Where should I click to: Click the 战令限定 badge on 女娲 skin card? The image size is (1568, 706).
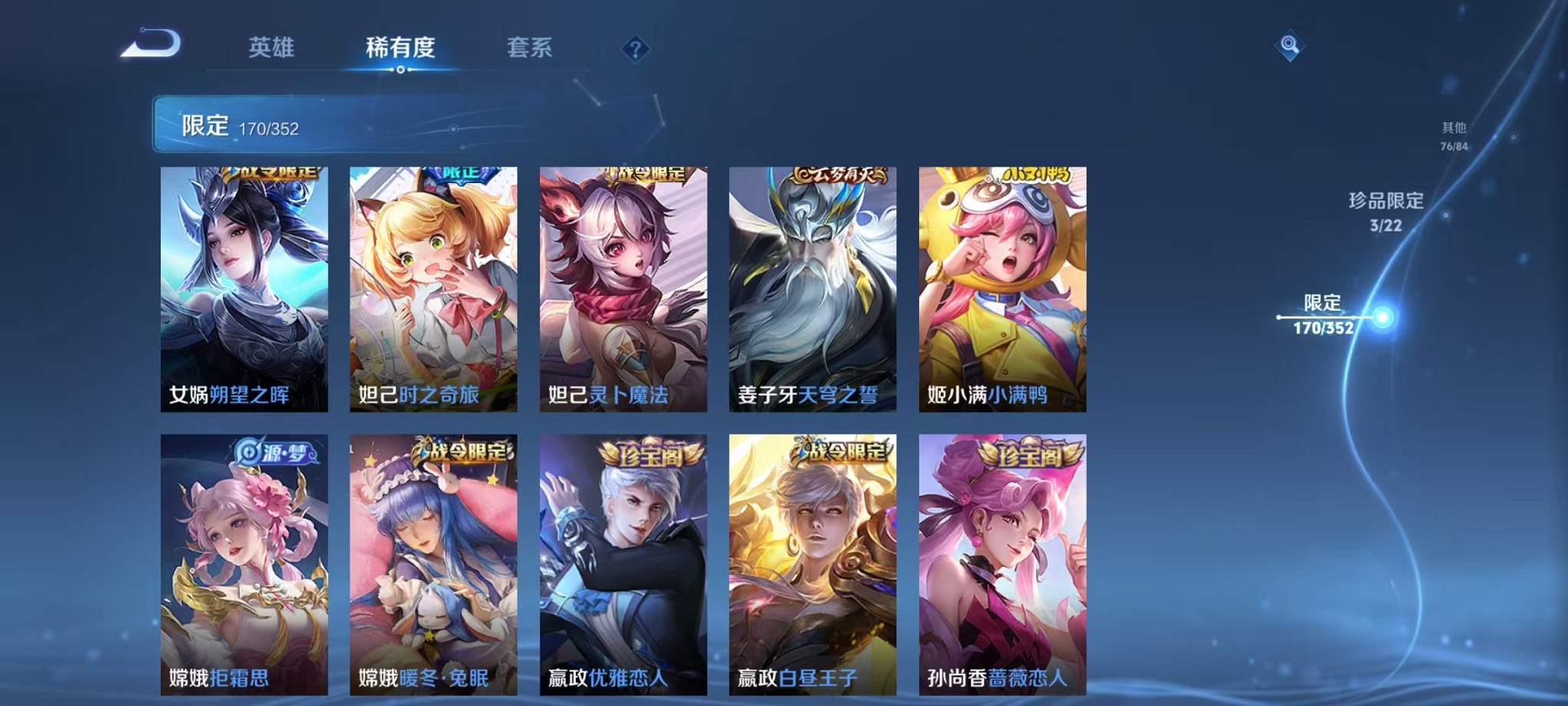click(x=273, y=175)
